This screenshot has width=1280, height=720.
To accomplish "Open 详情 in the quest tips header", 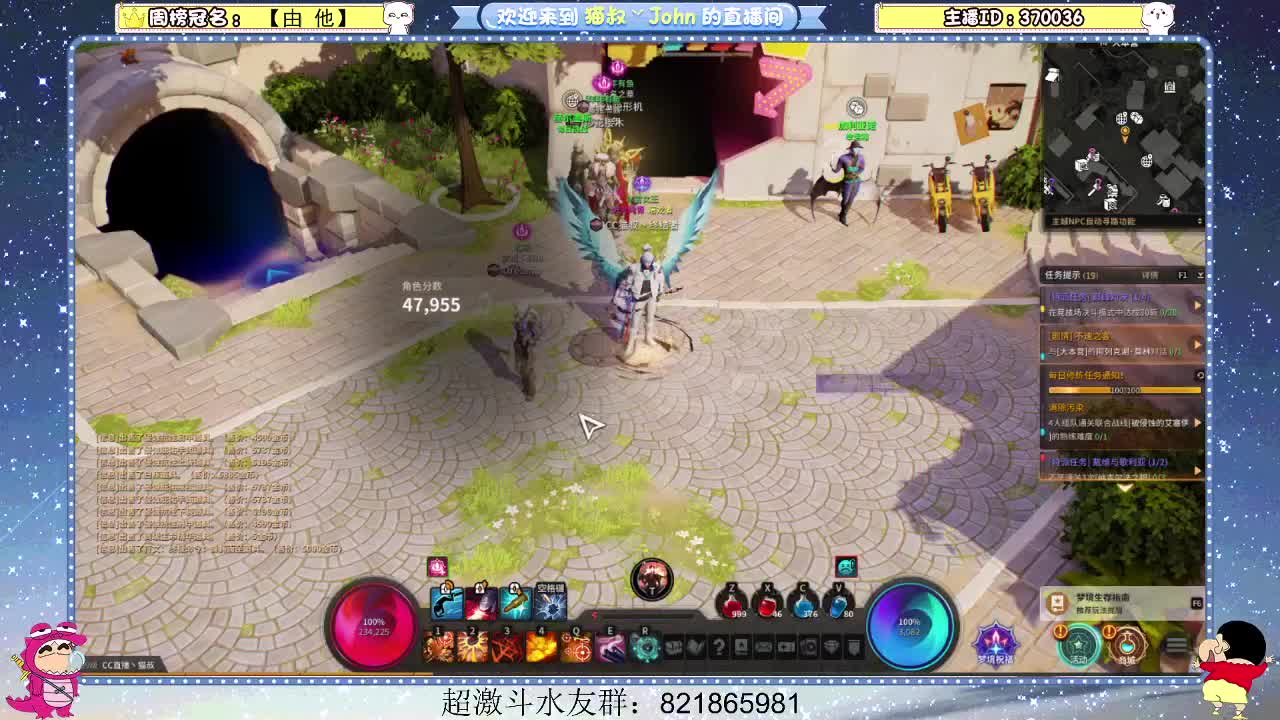I will coord(1150,275).
